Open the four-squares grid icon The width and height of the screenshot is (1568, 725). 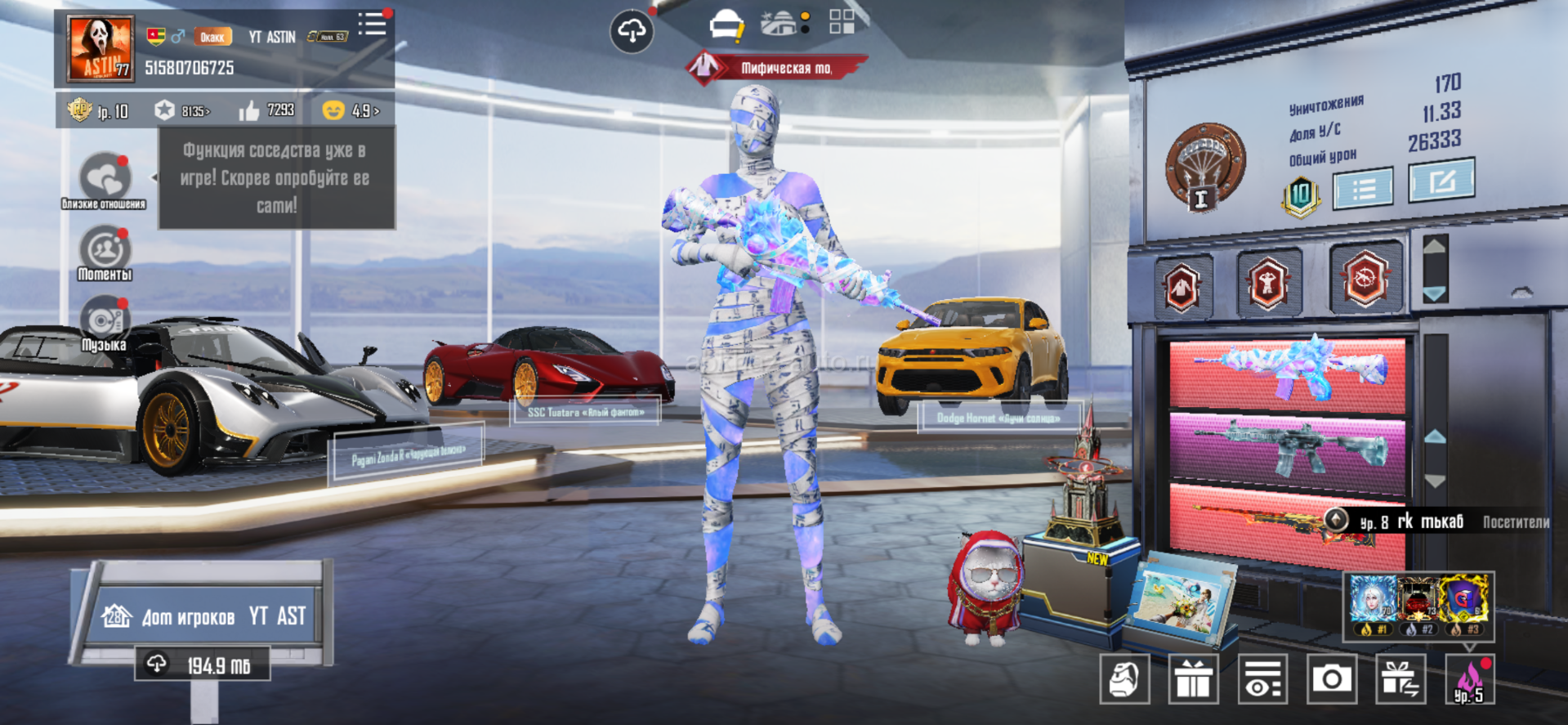[842, 22]
